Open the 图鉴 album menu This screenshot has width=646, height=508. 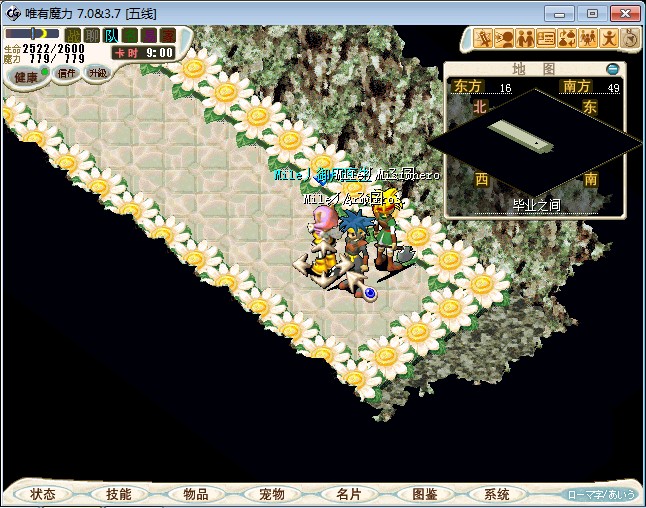(424, 494)
